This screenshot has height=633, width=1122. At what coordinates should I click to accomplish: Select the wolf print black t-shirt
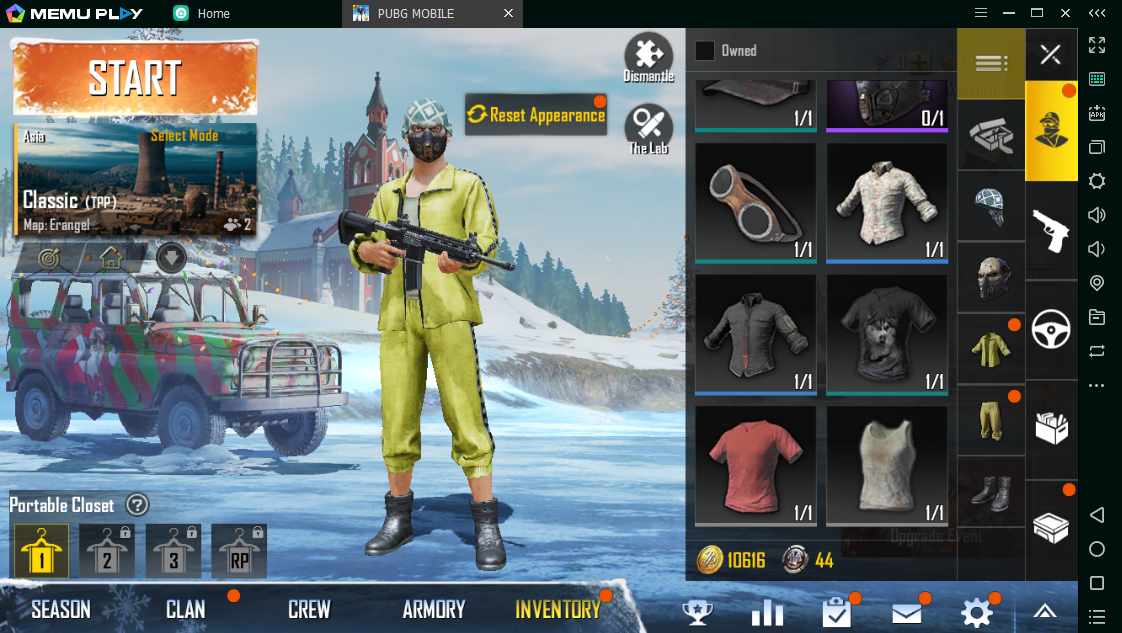[x=887, y=333]
